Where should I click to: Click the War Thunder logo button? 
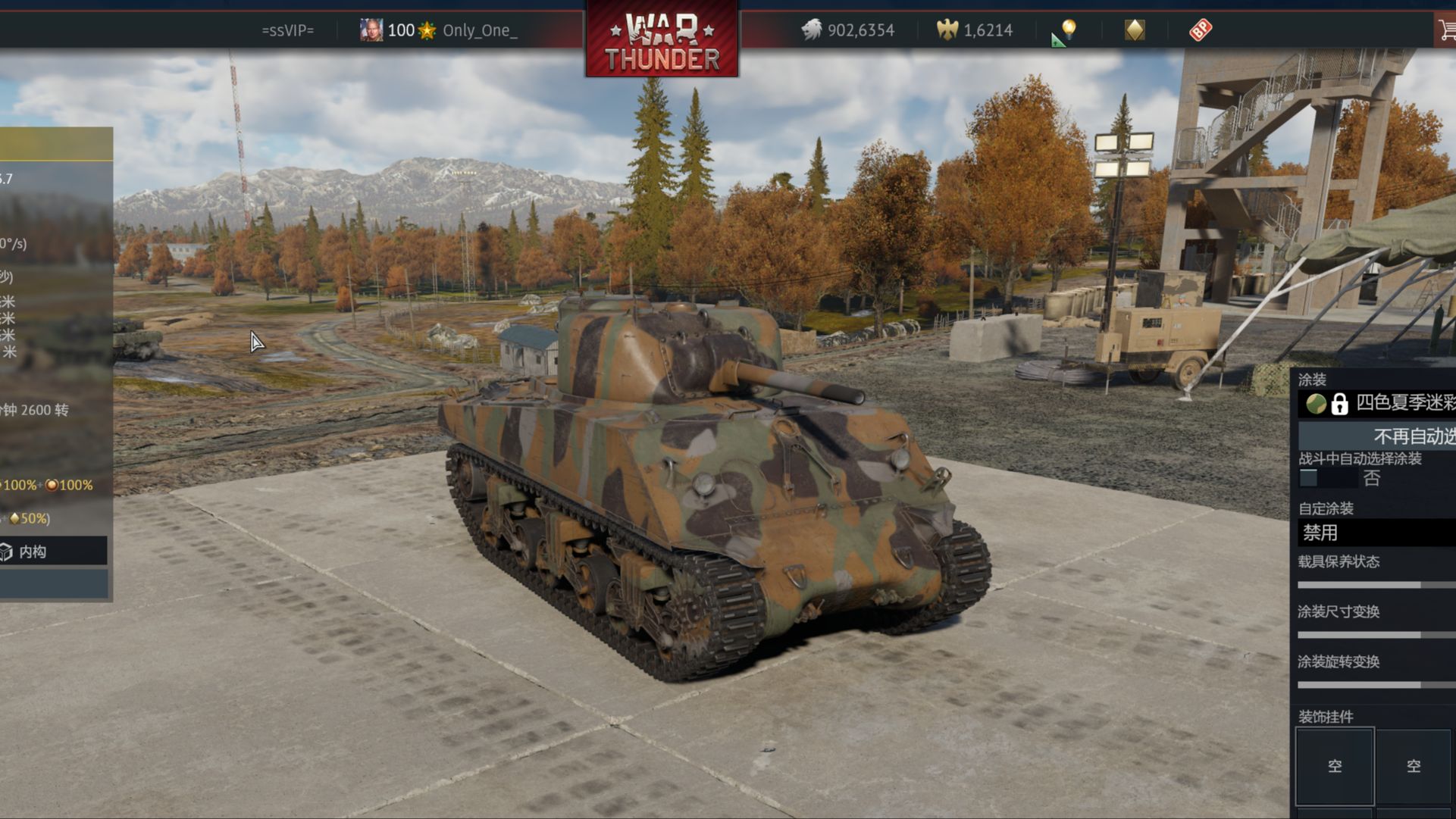662,39
